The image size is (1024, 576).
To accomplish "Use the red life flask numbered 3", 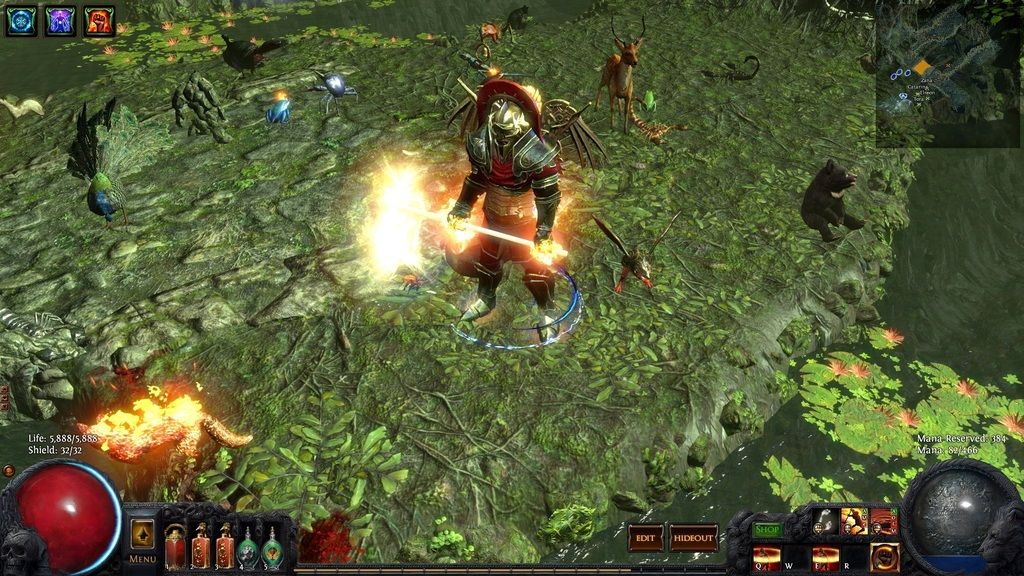I will point(225,547).
